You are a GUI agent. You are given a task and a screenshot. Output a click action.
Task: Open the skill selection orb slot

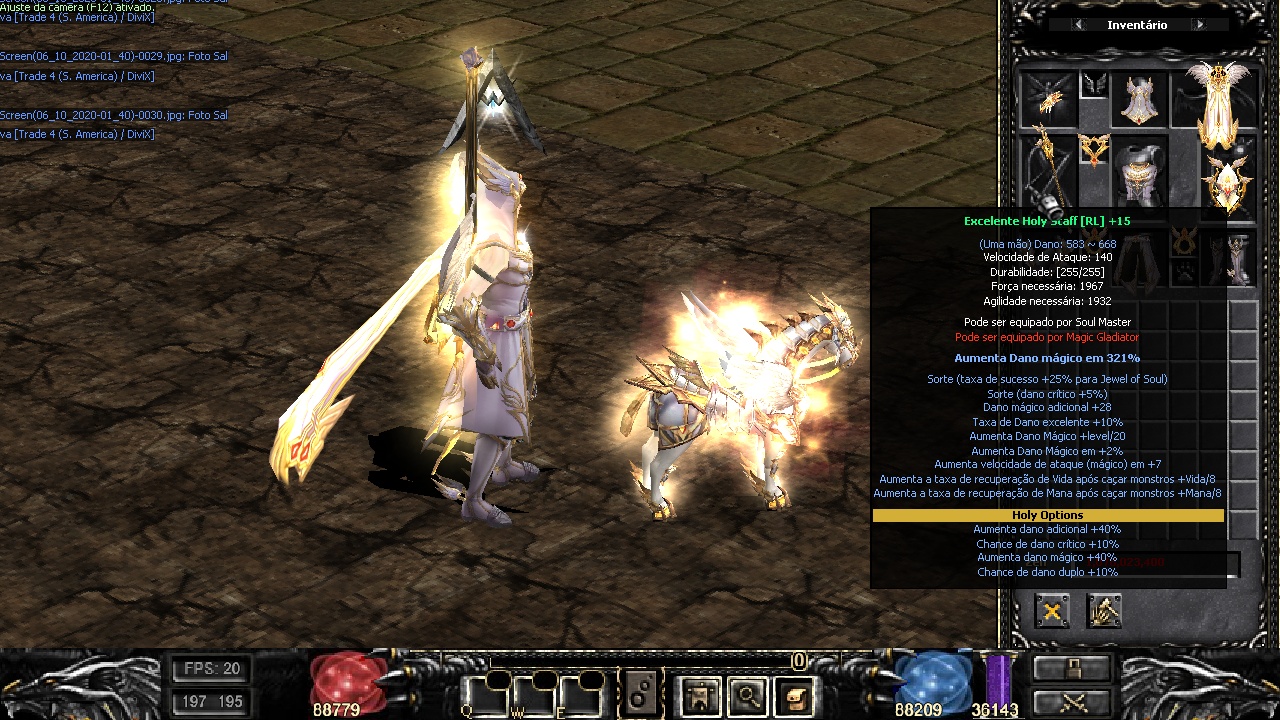pos(641,694)
